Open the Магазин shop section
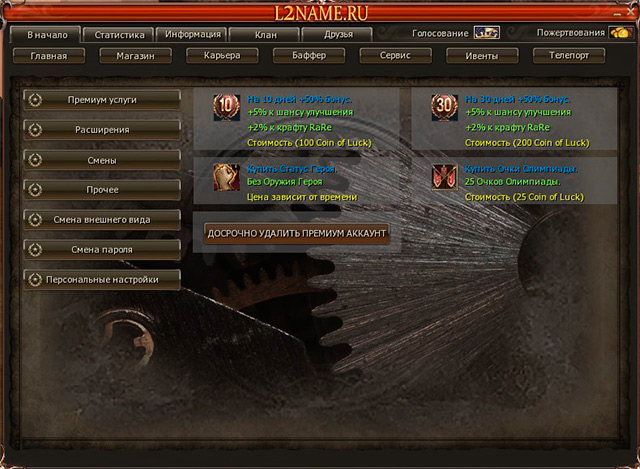The image size is (640, 469). click(x=134, y=56)
